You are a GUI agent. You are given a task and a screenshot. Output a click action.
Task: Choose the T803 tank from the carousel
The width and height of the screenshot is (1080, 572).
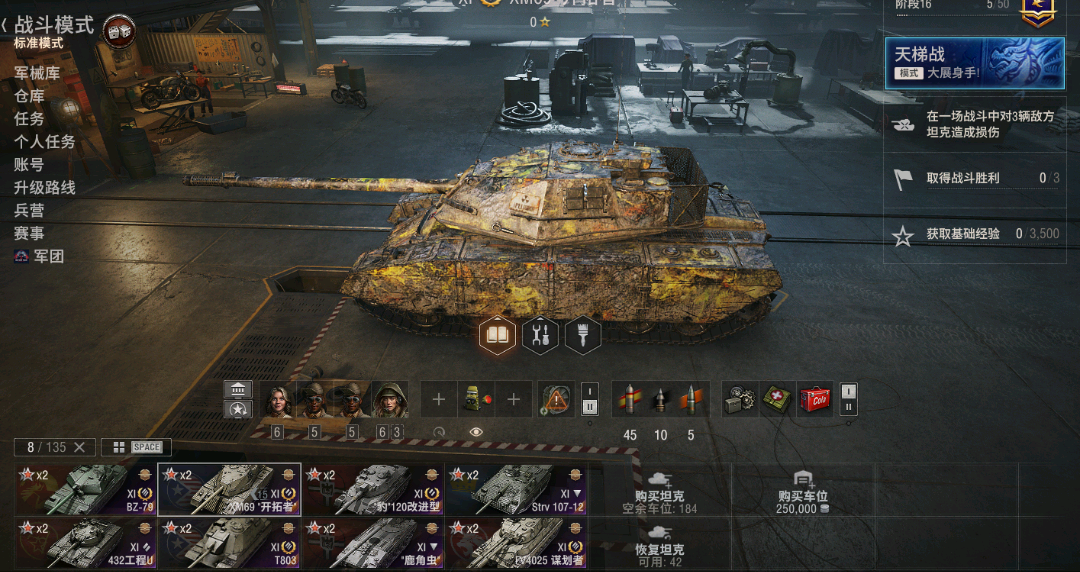229,543
